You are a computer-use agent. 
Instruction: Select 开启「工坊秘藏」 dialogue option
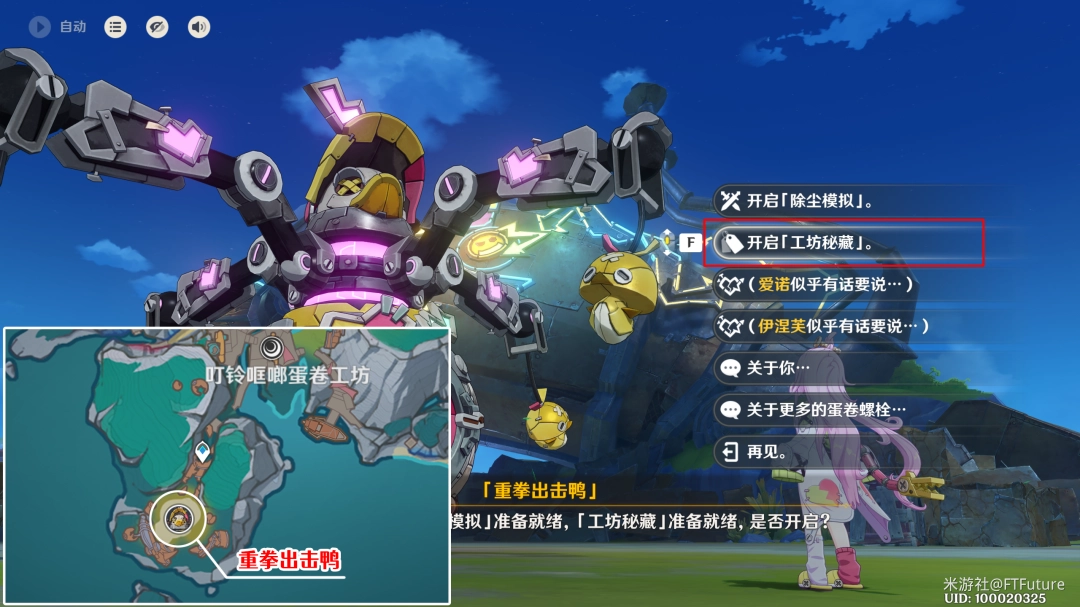click(810, 243)
